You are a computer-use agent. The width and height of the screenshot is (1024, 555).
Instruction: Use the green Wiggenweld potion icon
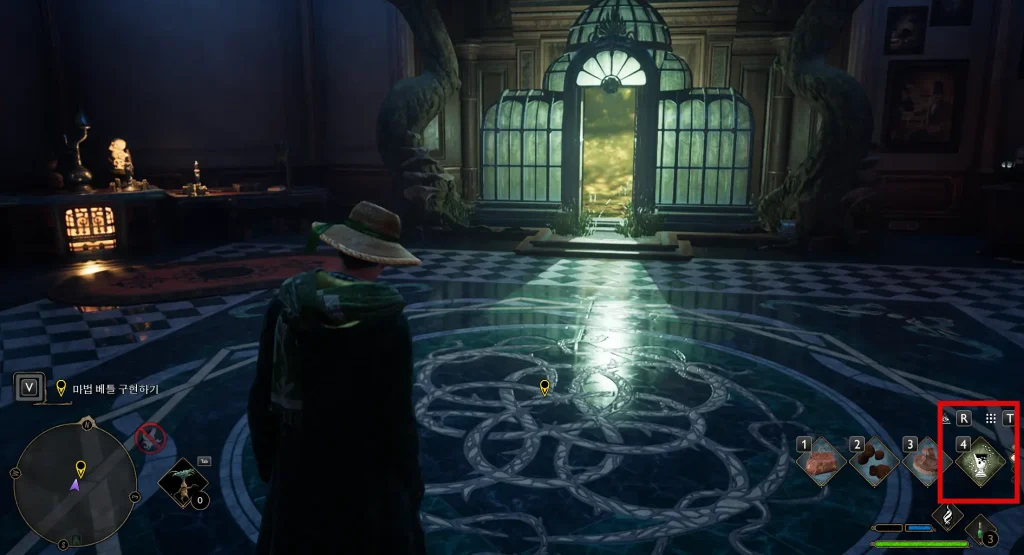click(983, 532)
